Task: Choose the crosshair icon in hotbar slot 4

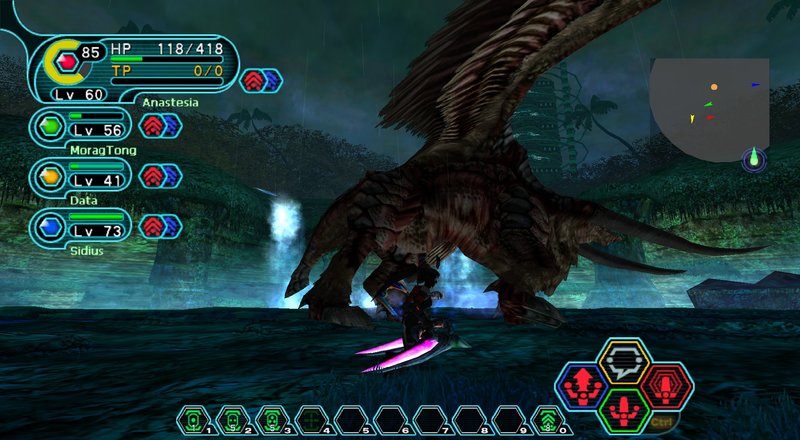Action: tap(312, 419)
